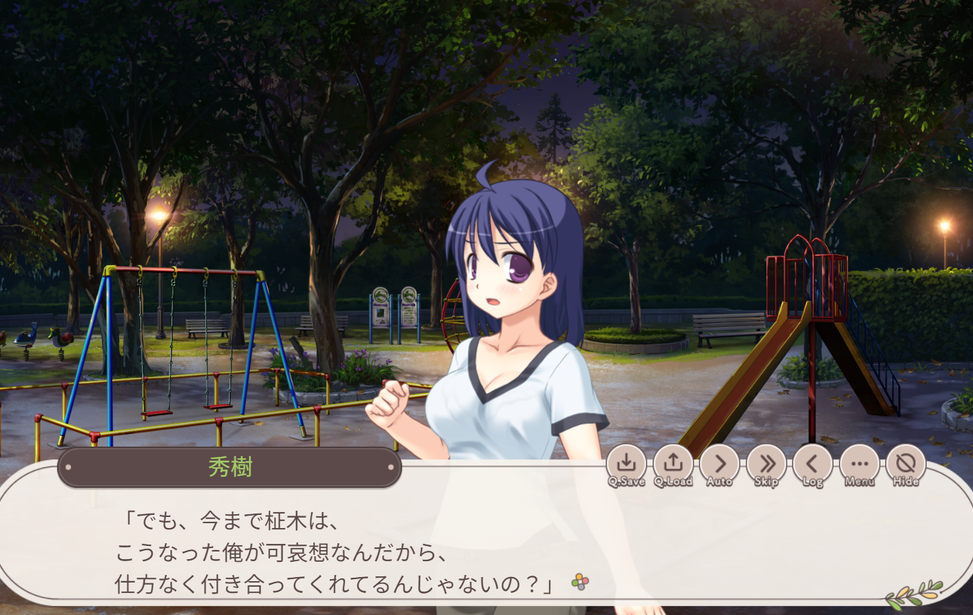Hide the dialogue text window

tap(905, 464)
